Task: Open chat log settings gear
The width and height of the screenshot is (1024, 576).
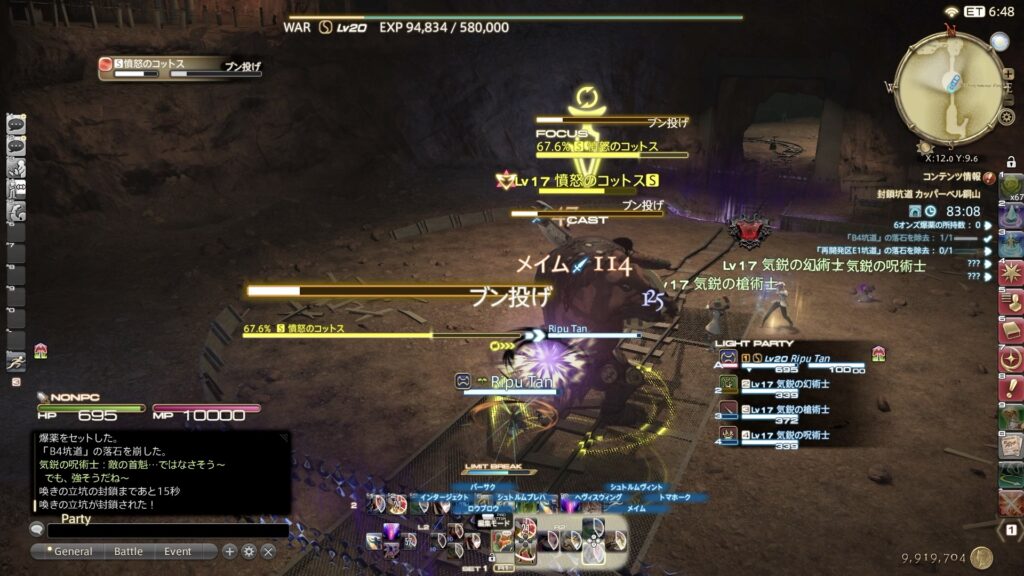Action: point(249,551)
